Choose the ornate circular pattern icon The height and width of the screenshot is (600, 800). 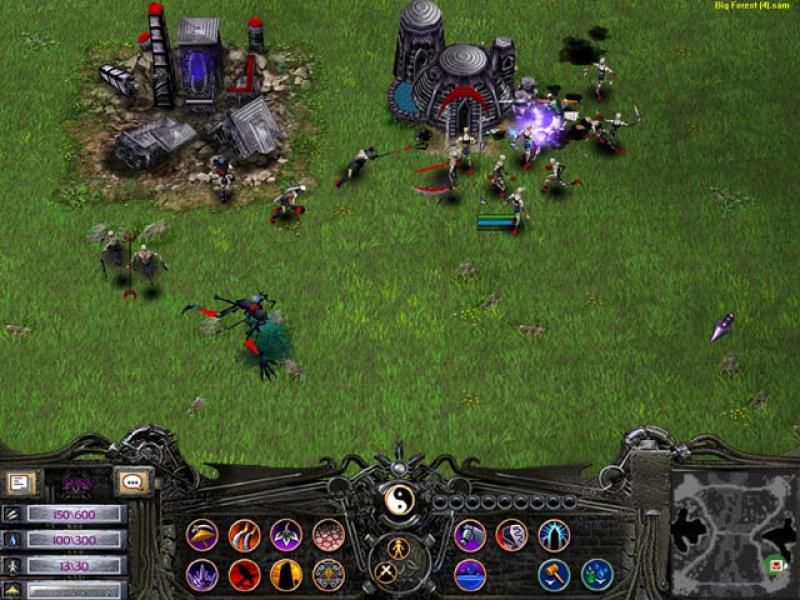(x=328, y=575)
